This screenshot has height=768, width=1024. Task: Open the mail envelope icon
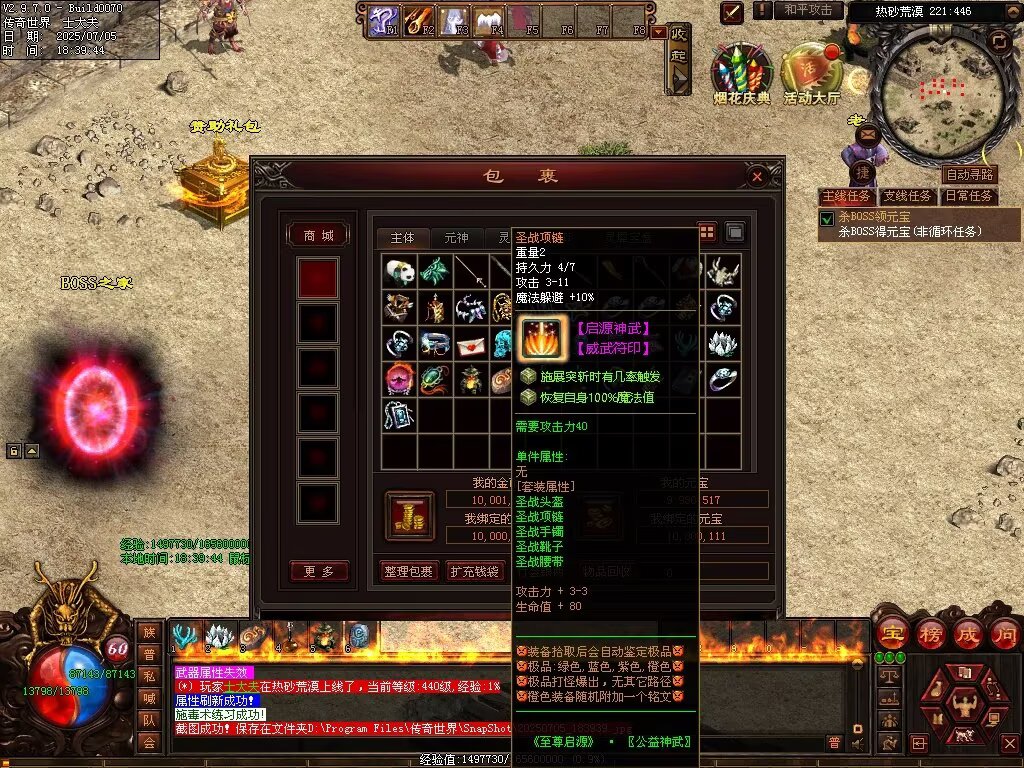(x=867, y=133)
